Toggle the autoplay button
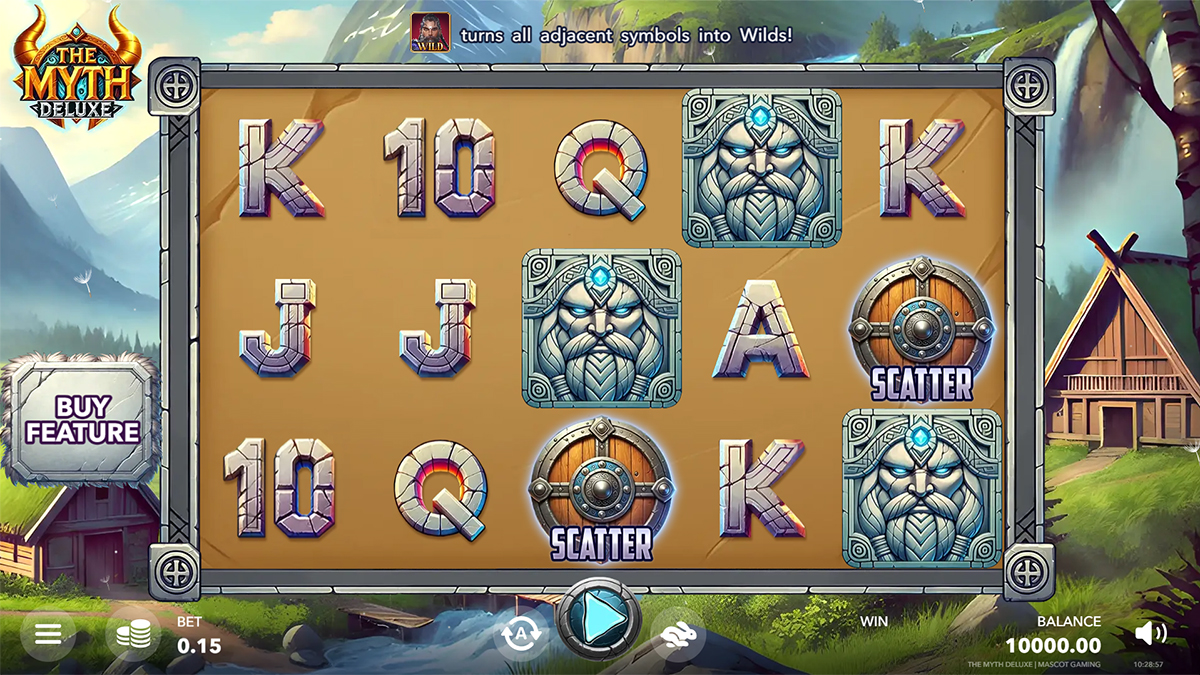 coord(521,634)
